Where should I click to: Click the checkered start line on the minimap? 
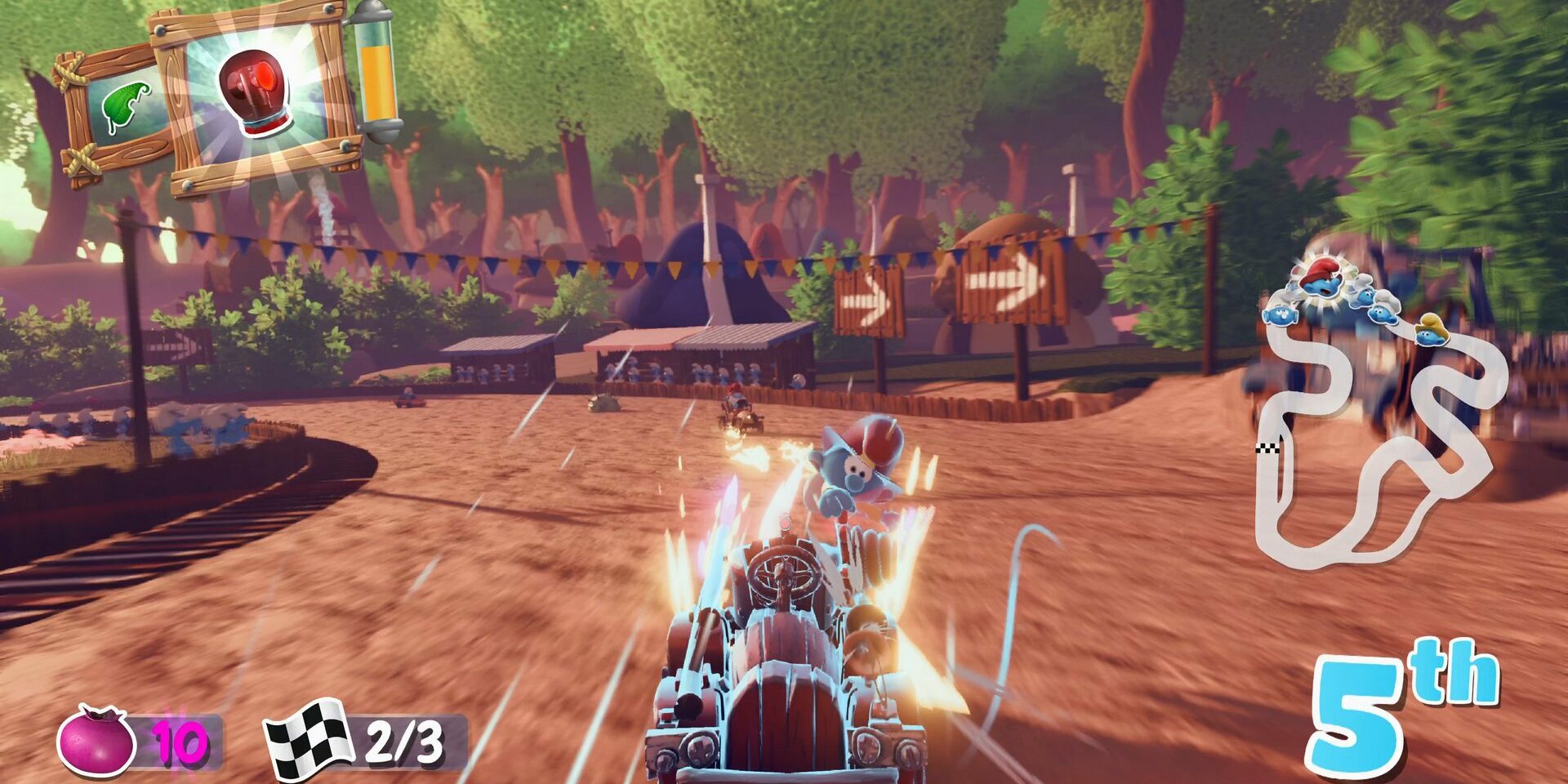pos(1267,448)
